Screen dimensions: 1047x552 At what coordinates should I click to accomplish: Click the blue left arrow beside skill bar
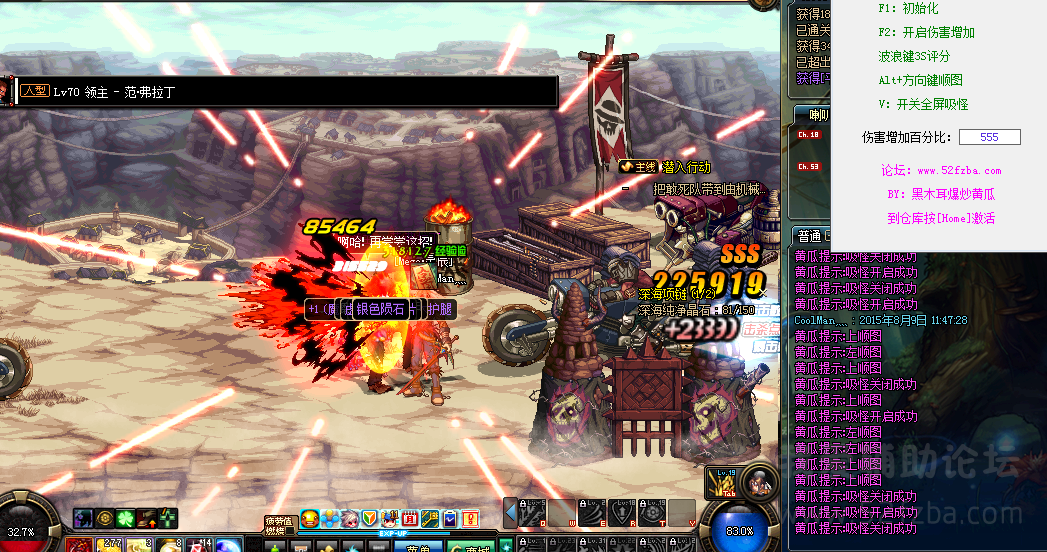pyautogui.click(x=509, y=512)
